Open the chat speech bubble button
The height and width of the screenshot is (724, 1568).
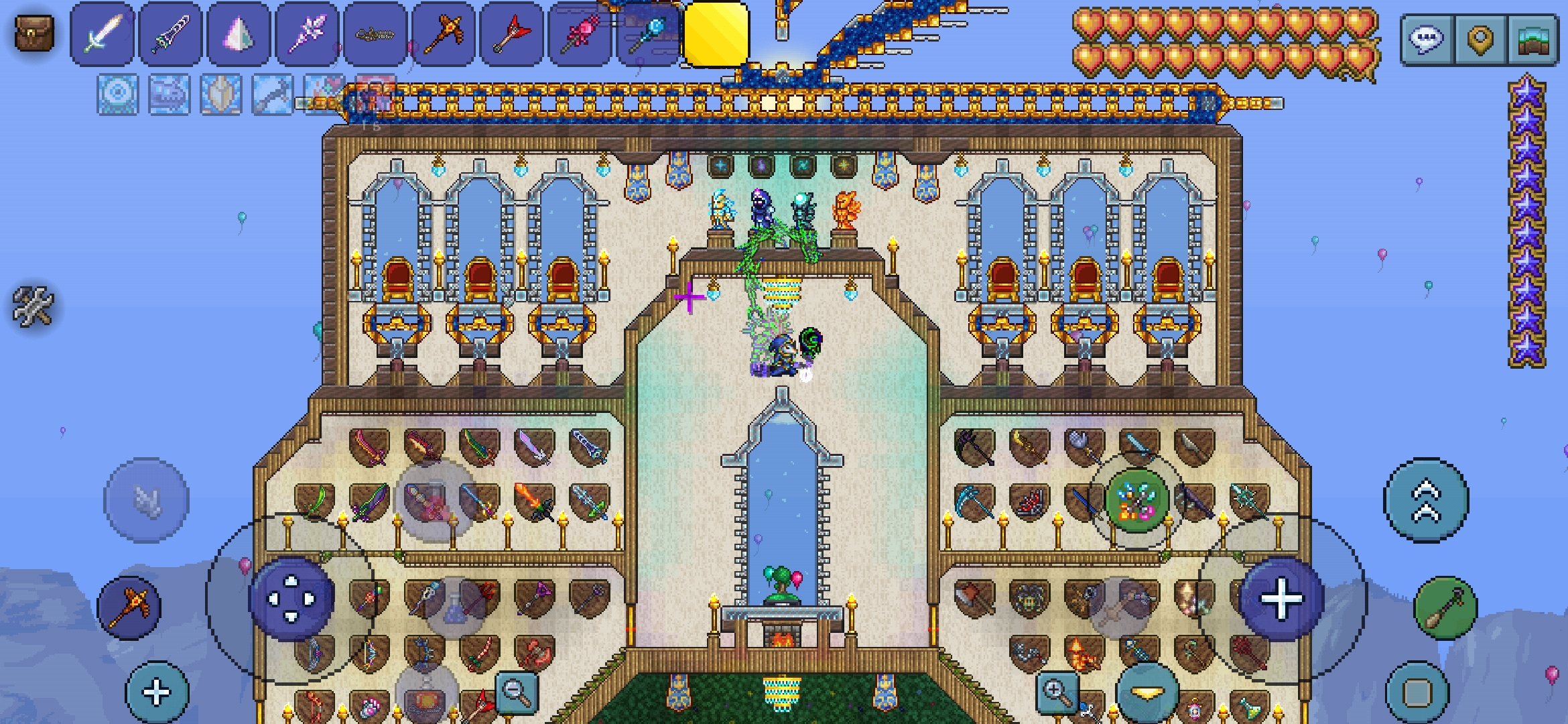(x=1427, y=39)
